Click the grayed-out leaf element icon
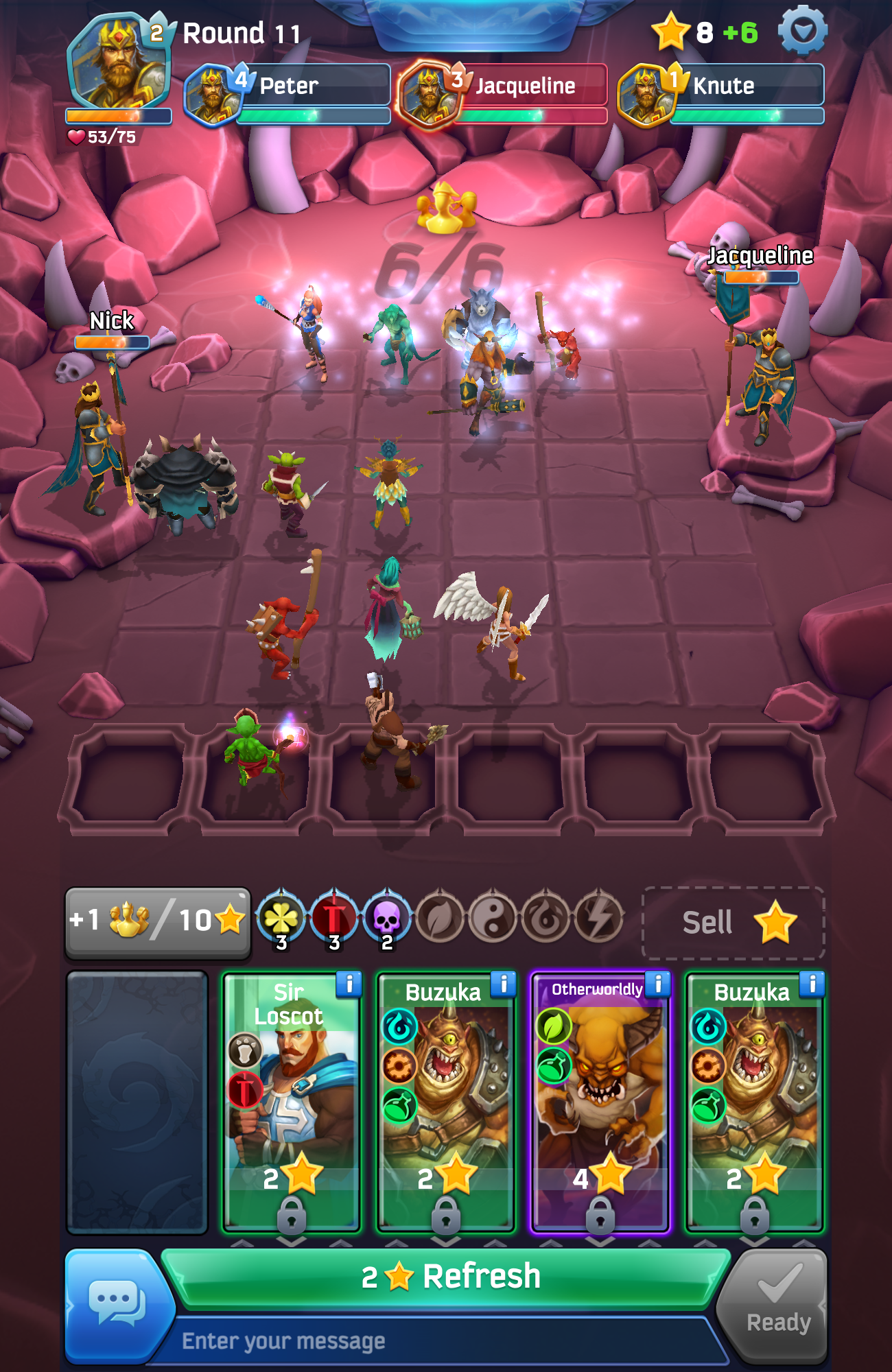Image resolution: width=892 pixels, height=1372 pixels. [x=441, y=916]
